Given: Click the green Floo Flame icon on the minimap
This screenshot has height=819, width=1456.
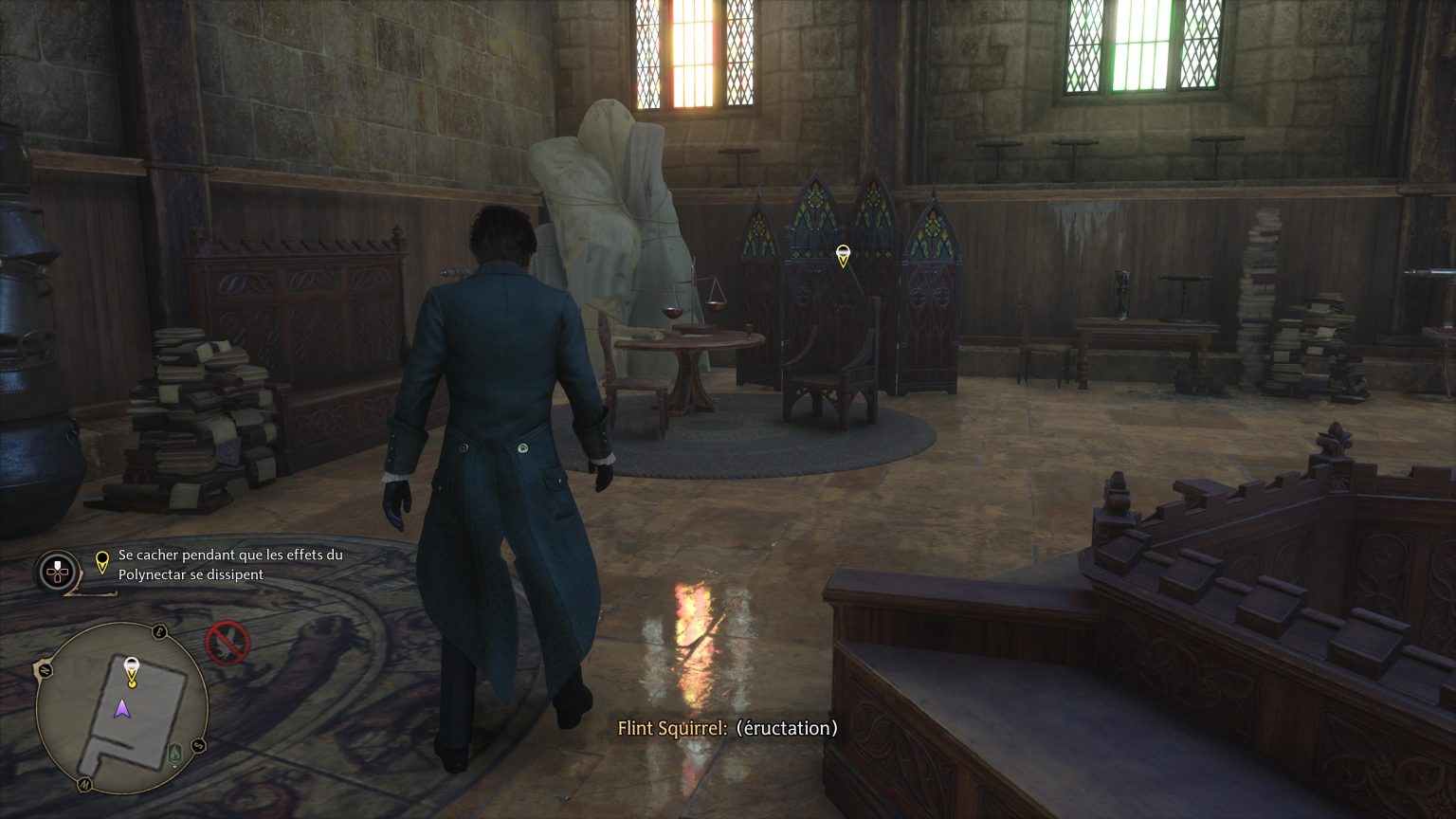Looking at the screenshot, I should [173, 755].
